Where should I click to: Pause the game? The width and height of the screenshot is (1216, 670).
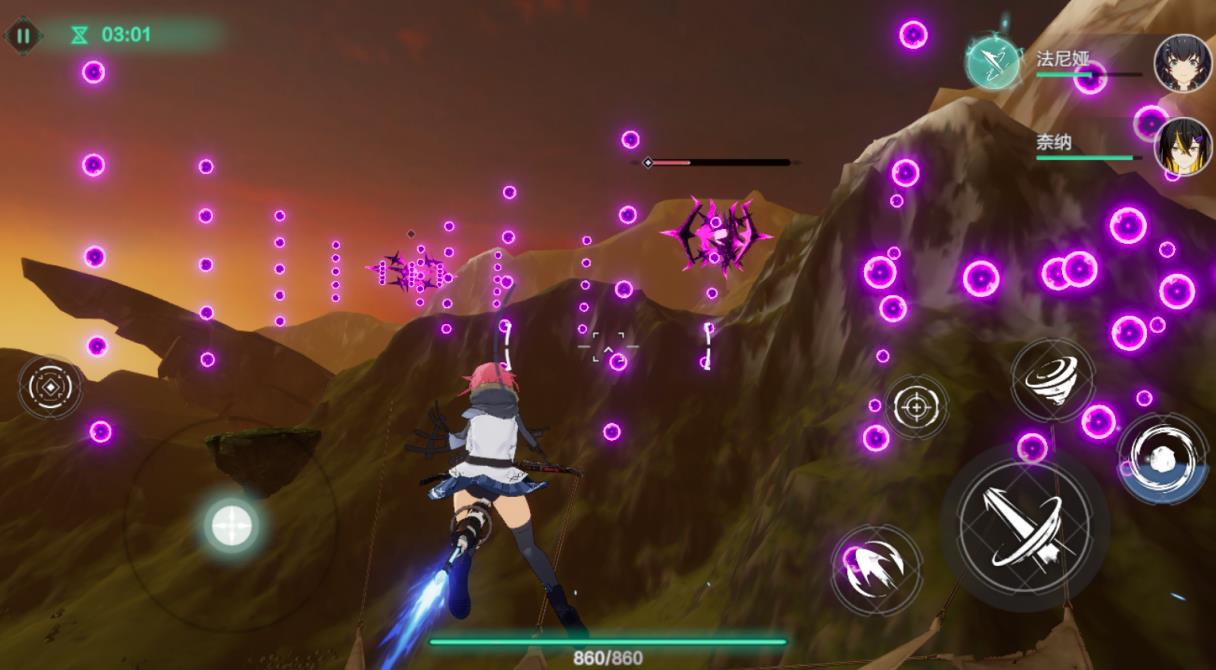click(23, 36)
